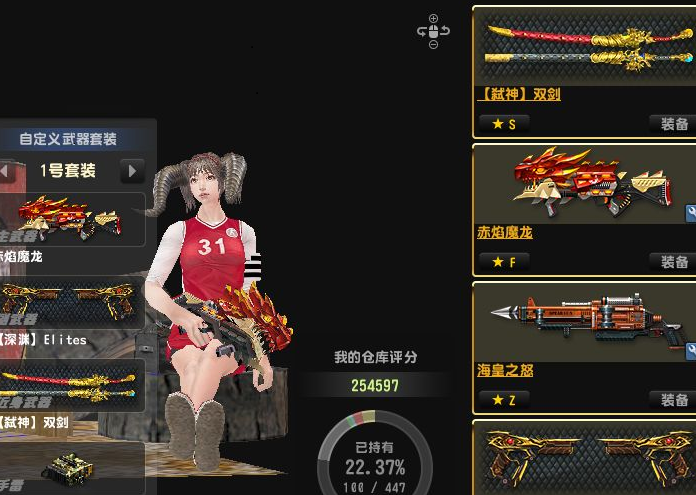Equip the 海皇之怒 using 装备
Screen dimensions: 696x495
(673, 399)
